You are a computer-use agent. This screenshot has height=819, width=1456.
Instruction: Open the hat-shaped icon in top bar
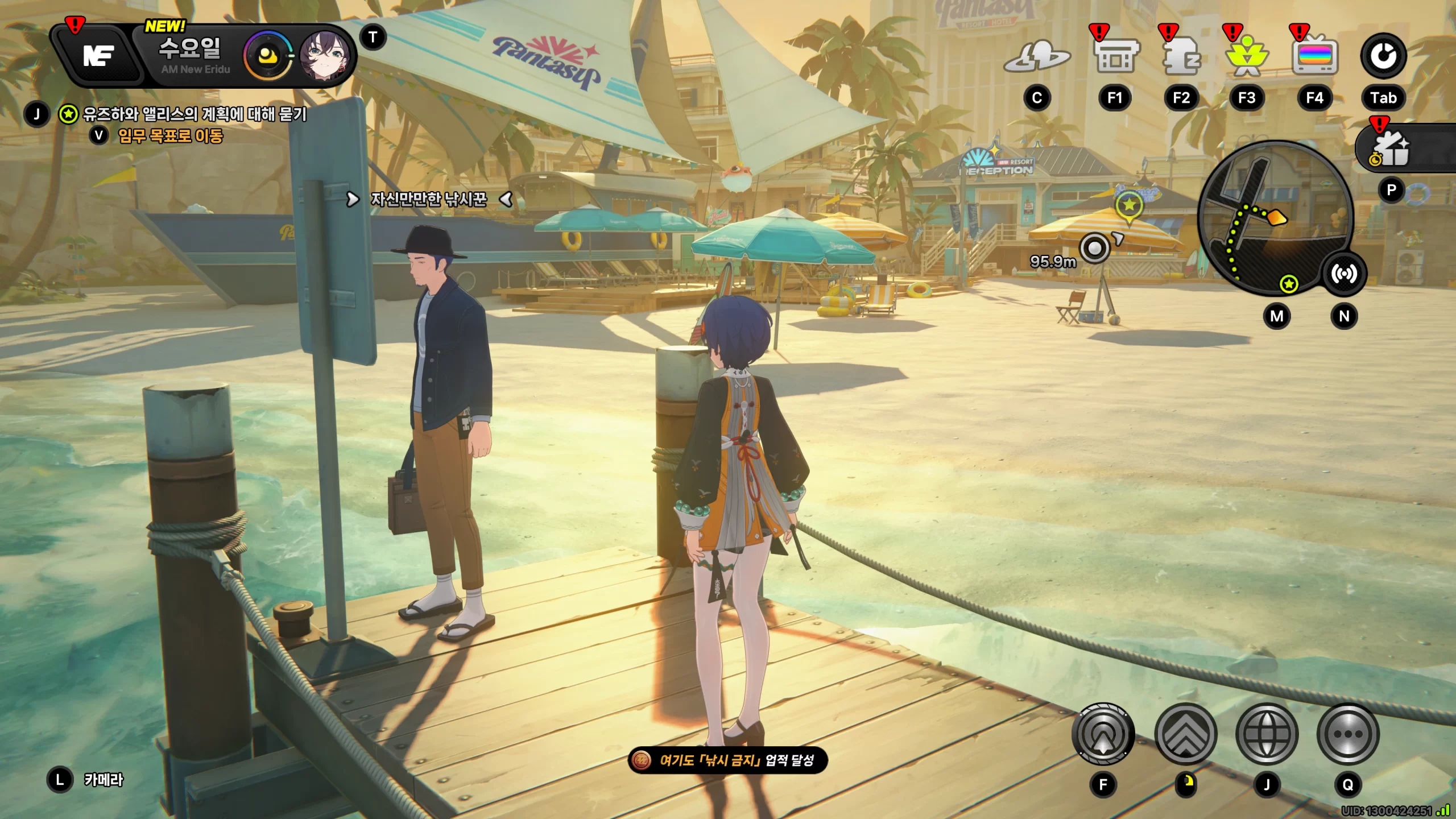coord(1037,57)
